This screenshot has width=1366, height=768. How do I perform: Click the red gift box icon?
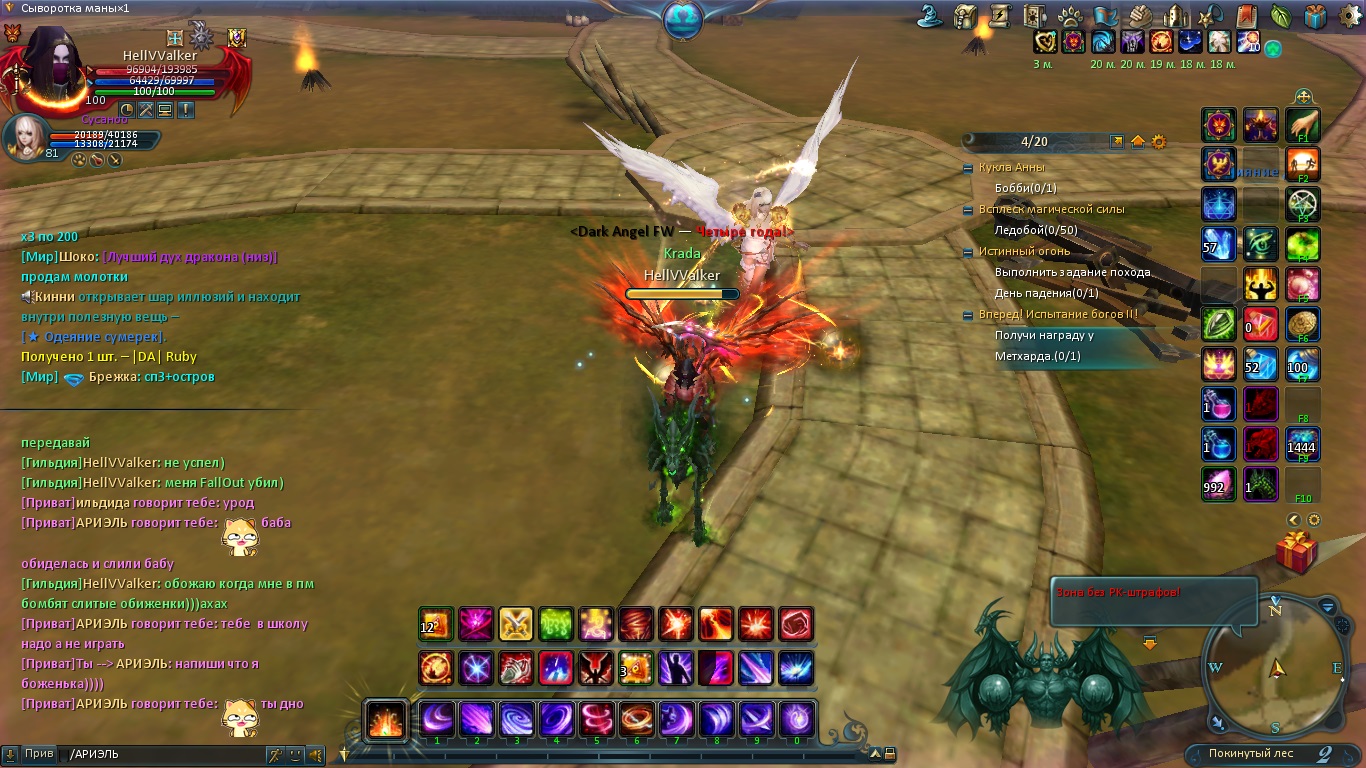[x=1297, y=552]
